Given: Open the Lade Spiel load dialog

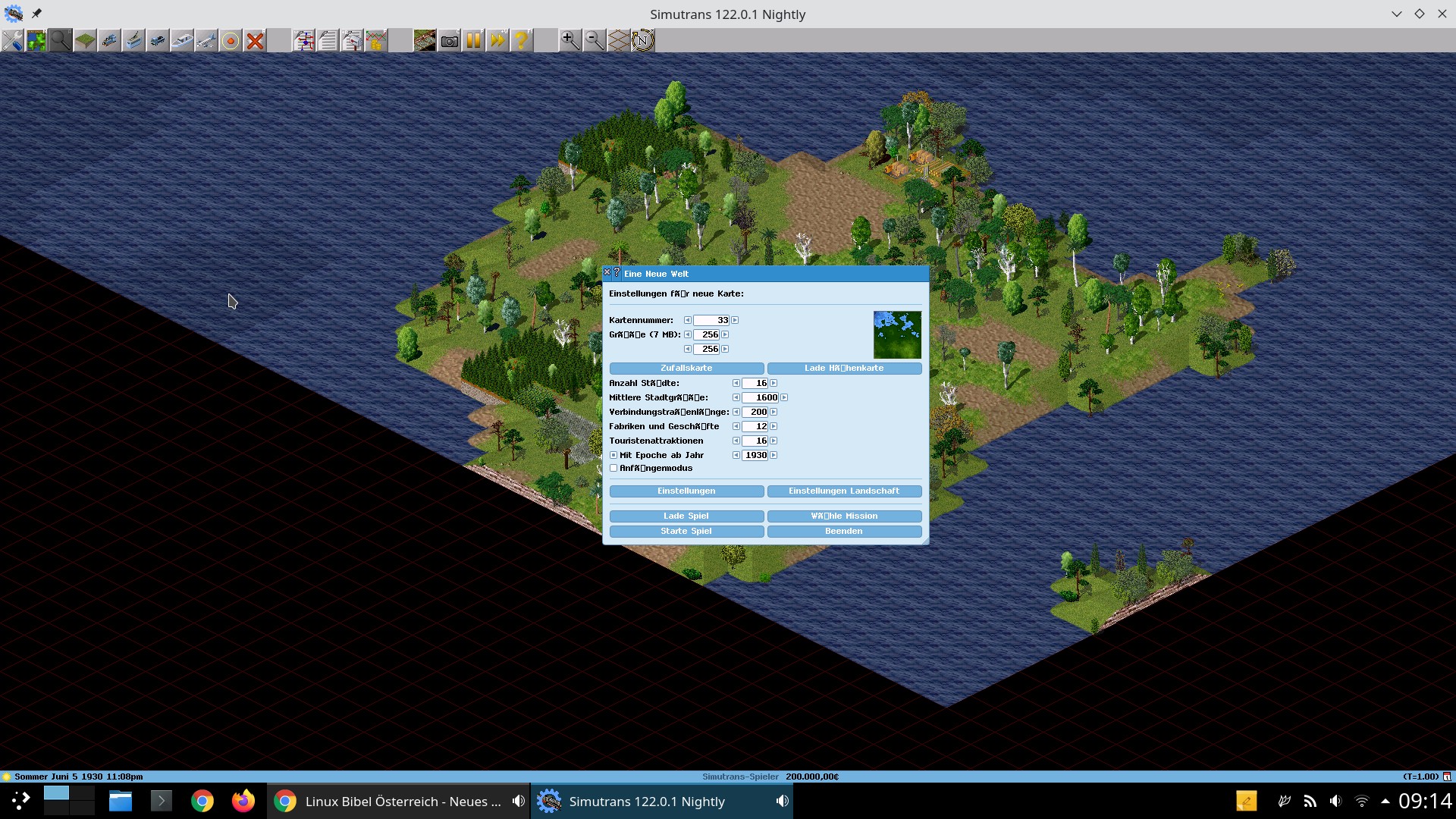Looking at the screenshot, I should [x=686, y=516].
